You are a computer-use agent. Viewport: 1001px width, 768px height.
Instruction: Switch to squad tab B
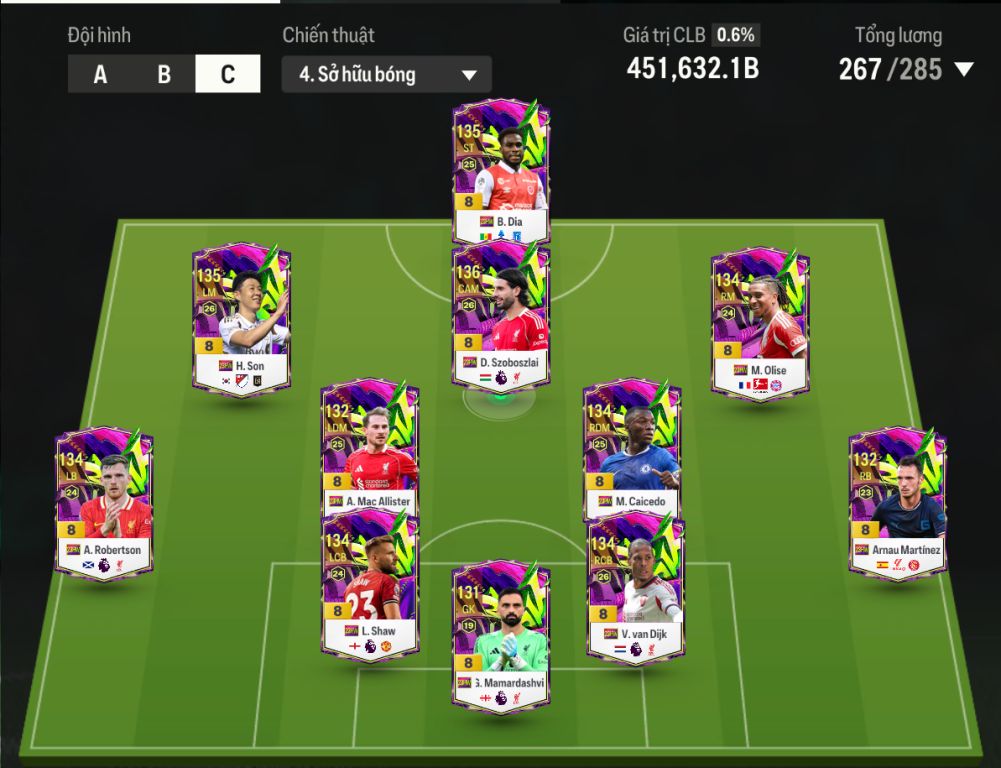[x=164, y=75]
